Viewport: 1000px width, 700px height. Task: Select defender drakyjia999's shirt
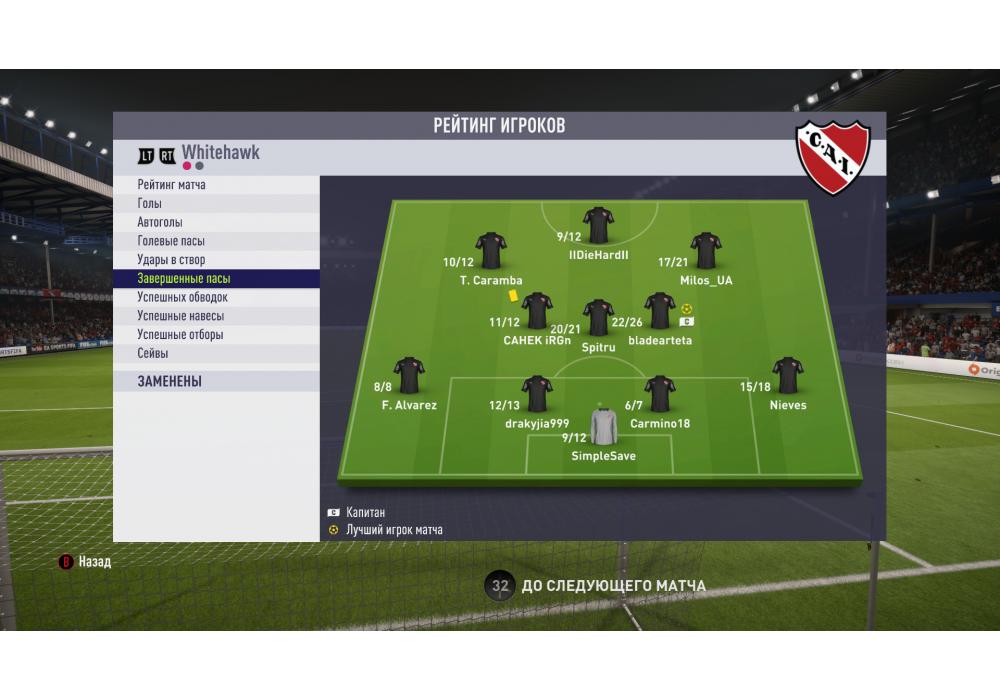click(x=537, y=394)
